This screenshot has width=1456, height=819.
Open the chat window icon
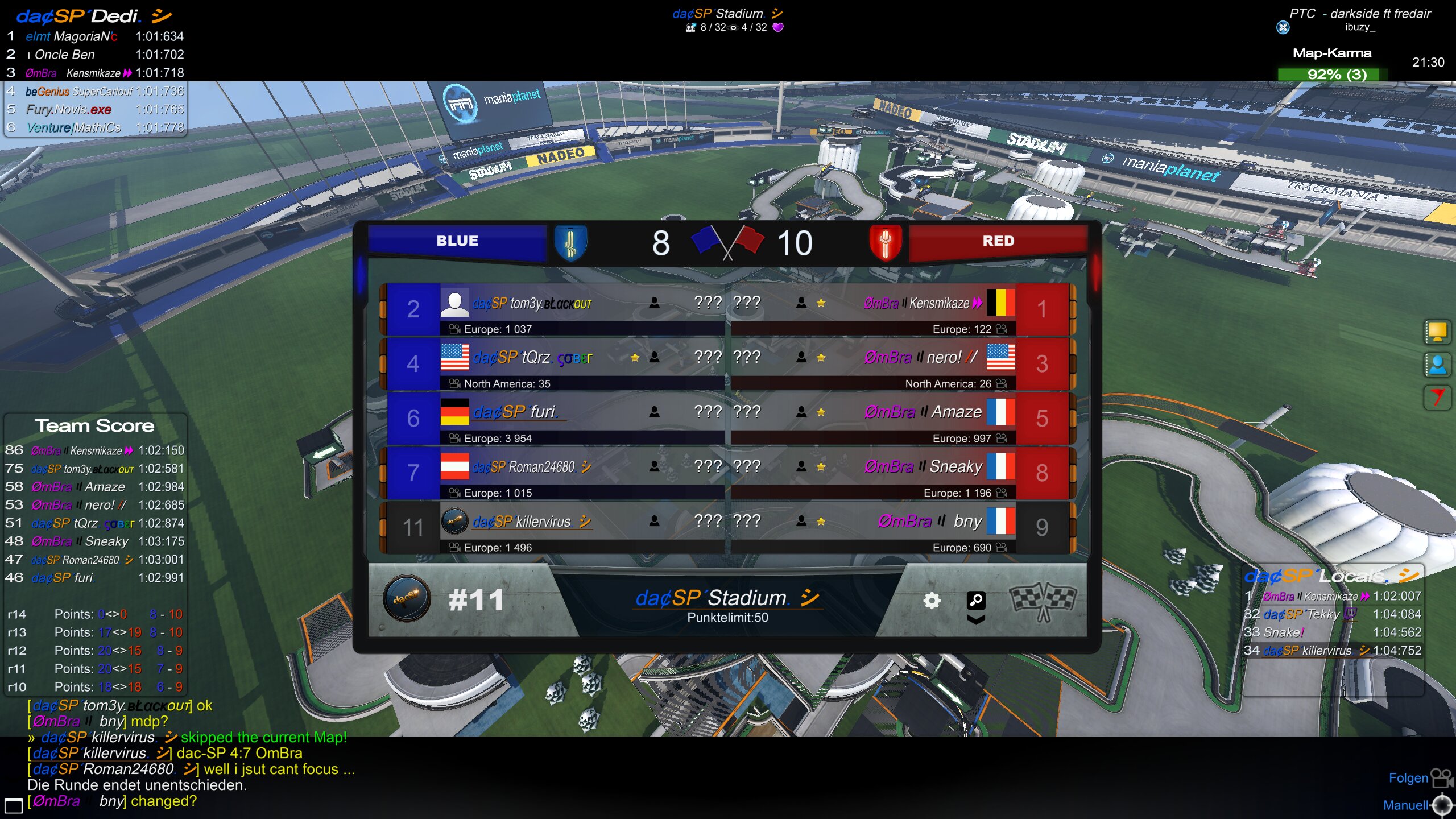pos(14,805)
